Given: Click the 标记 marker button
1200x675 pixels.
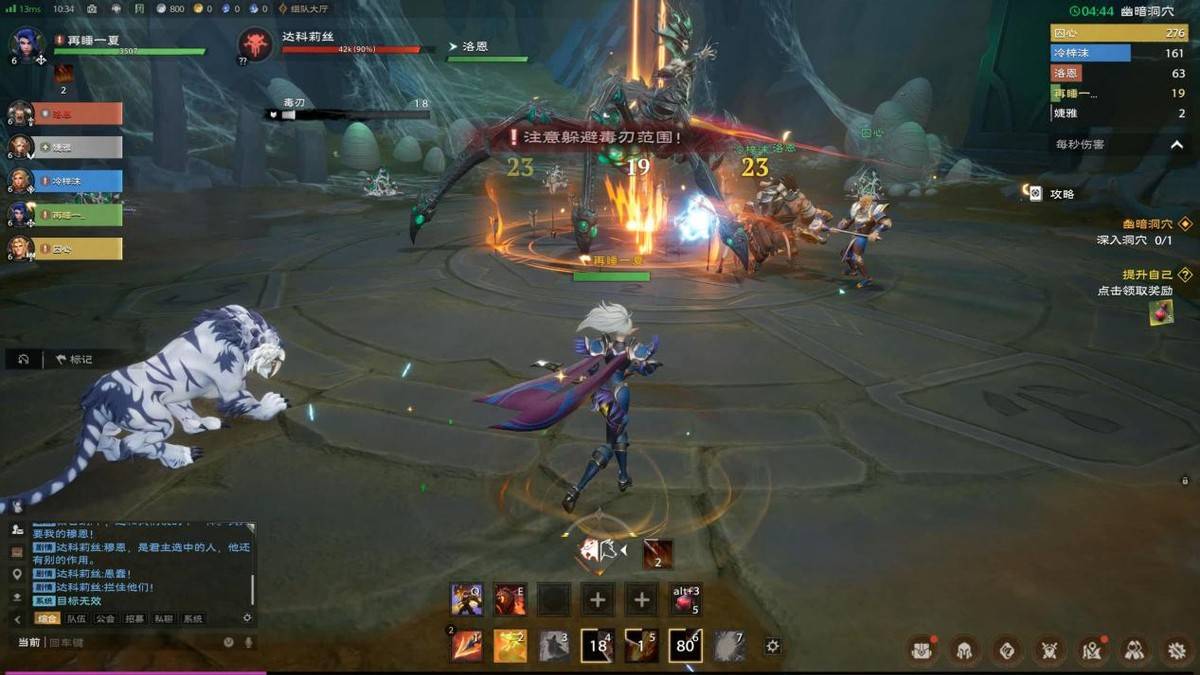Looking at the screenshot, I should point(74,359).
